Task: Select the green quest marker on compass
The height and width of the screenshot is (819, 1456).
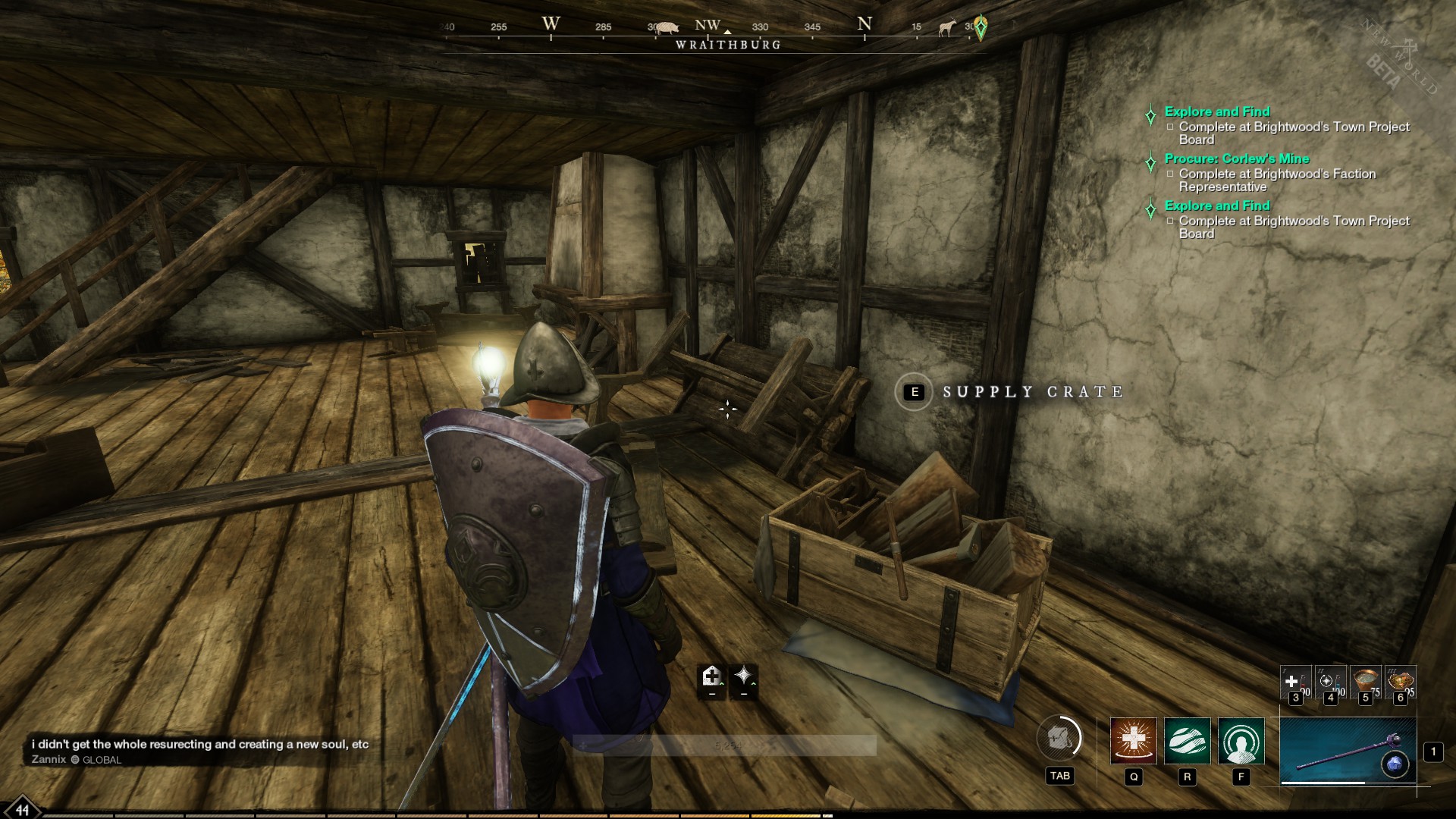Action: (981, 28)
